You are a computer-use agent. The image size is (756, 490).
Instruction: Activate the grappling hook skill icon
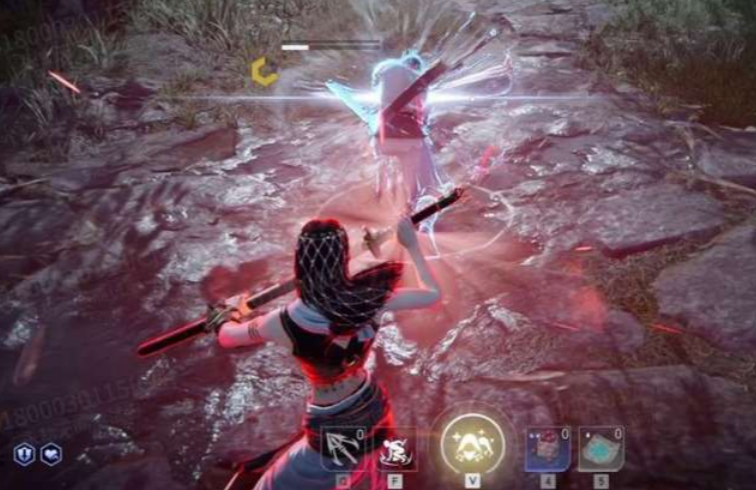pyautogui.click(x=341, y=448)
